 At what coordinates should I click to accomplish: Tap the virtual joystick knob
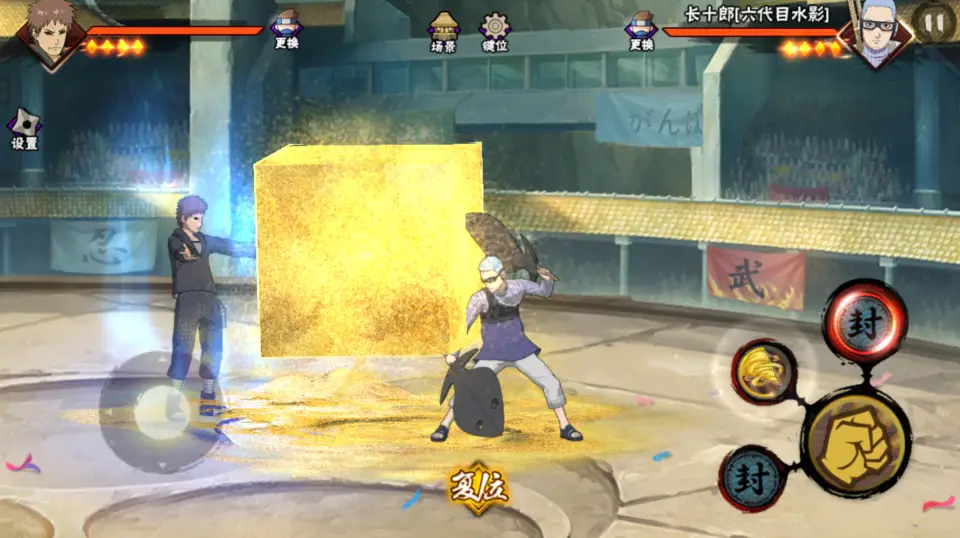[x=162, y=412]
